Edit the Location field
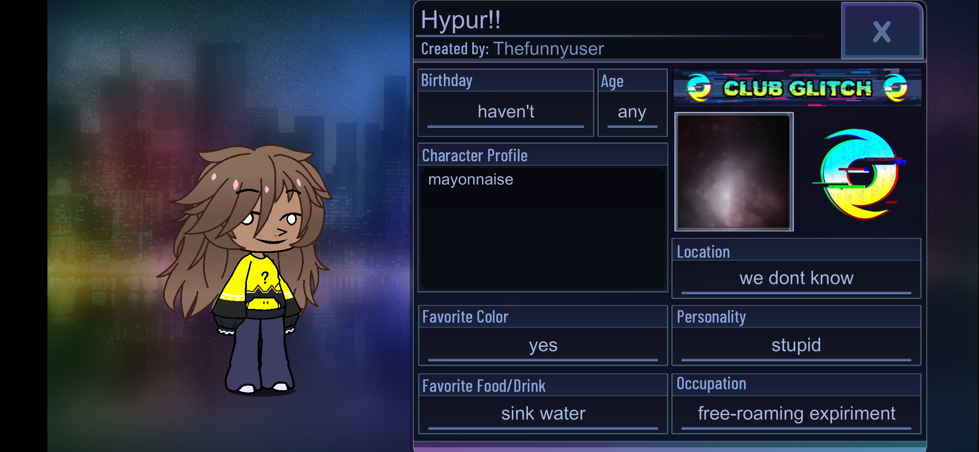The image size is (979, 452). [x=796, y=278]
